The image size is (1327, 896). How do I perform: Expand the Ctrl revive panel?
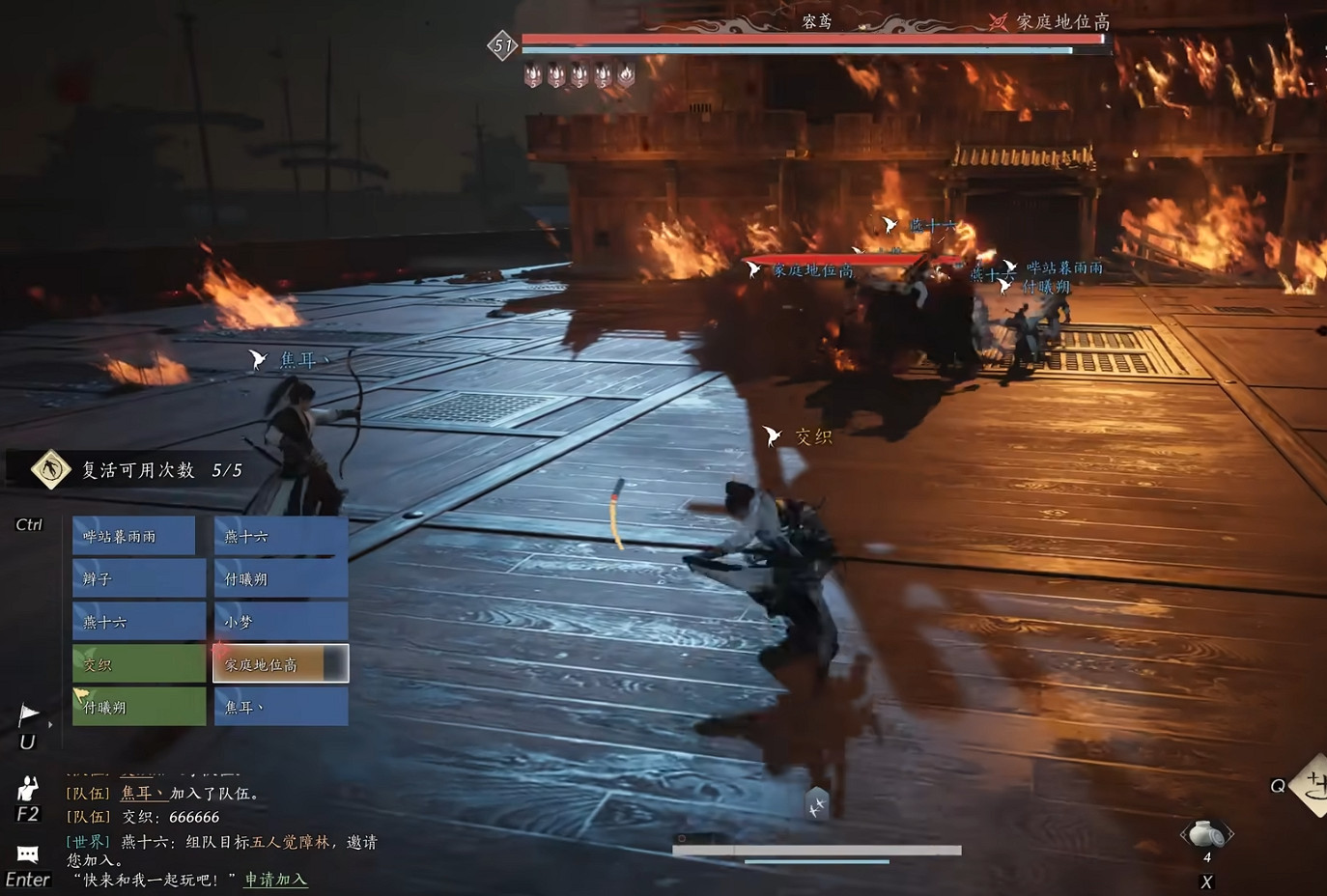(x=28, y=523)
